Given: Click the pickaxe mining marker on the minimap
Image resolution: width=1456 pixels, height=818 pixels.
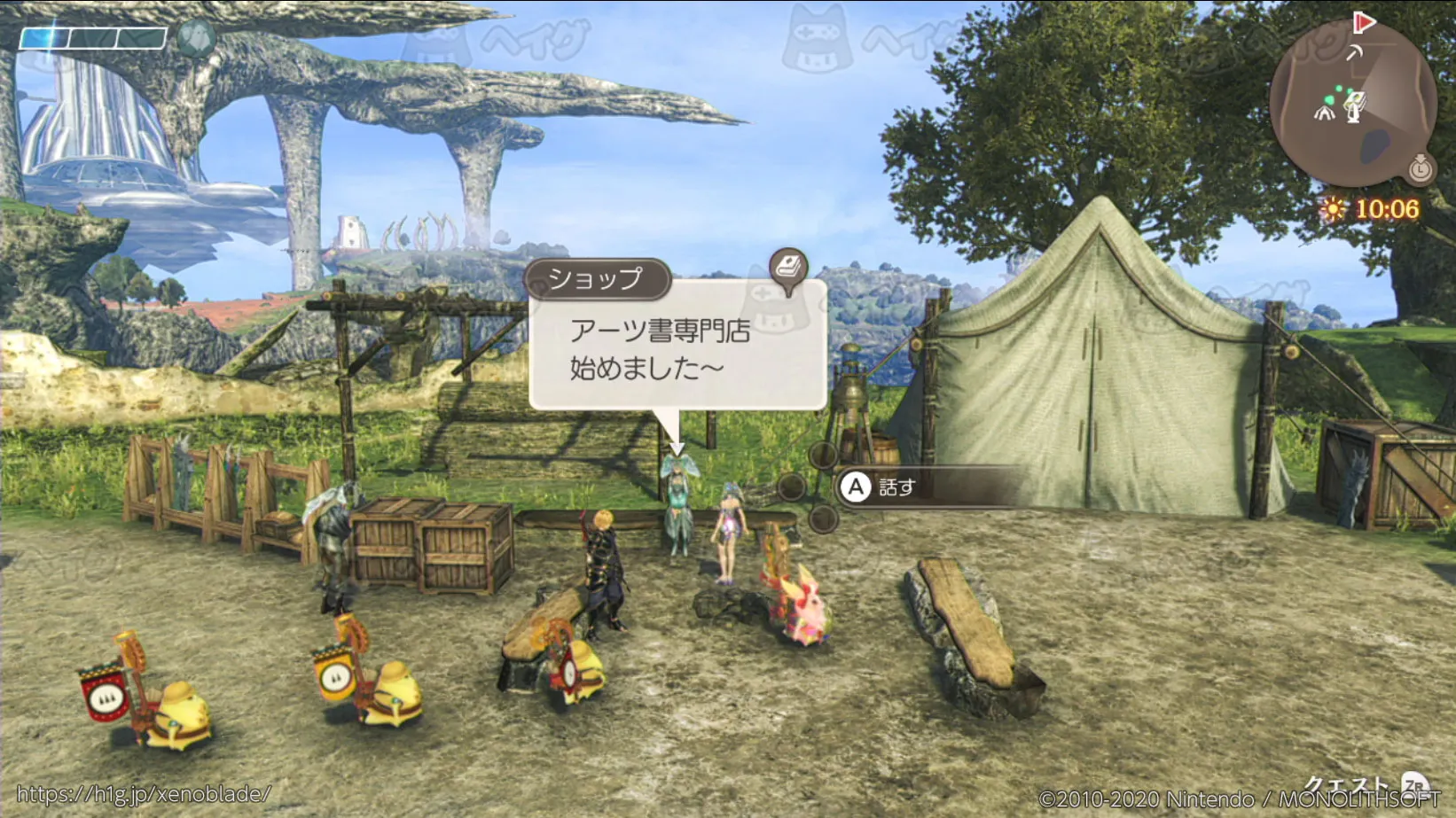Looking at the screenshot, I should pyautogui.click(x=1353, y=52).
